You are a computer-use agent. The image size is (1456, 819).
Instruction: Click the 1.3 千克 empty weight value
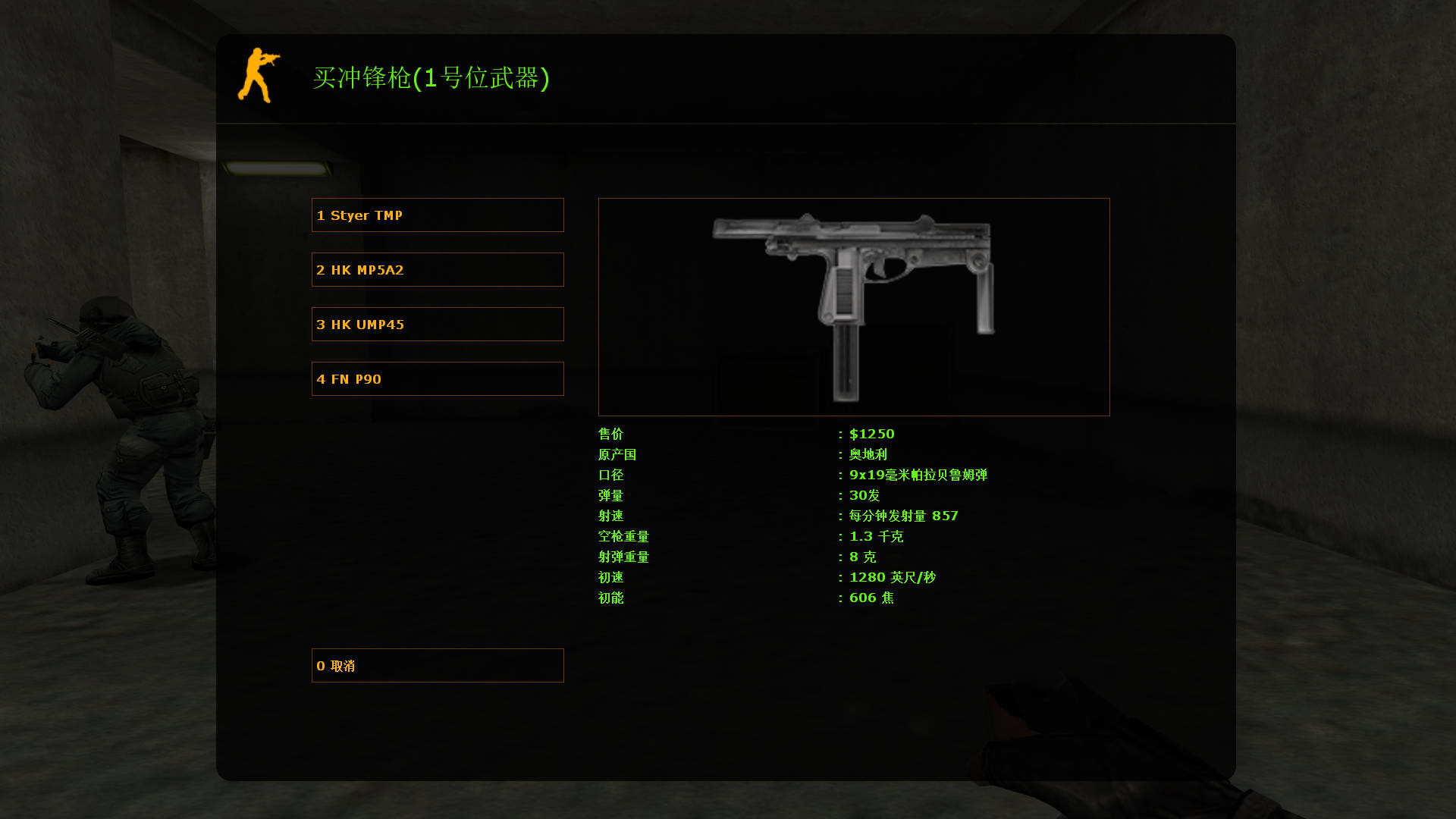pos(876,536)
